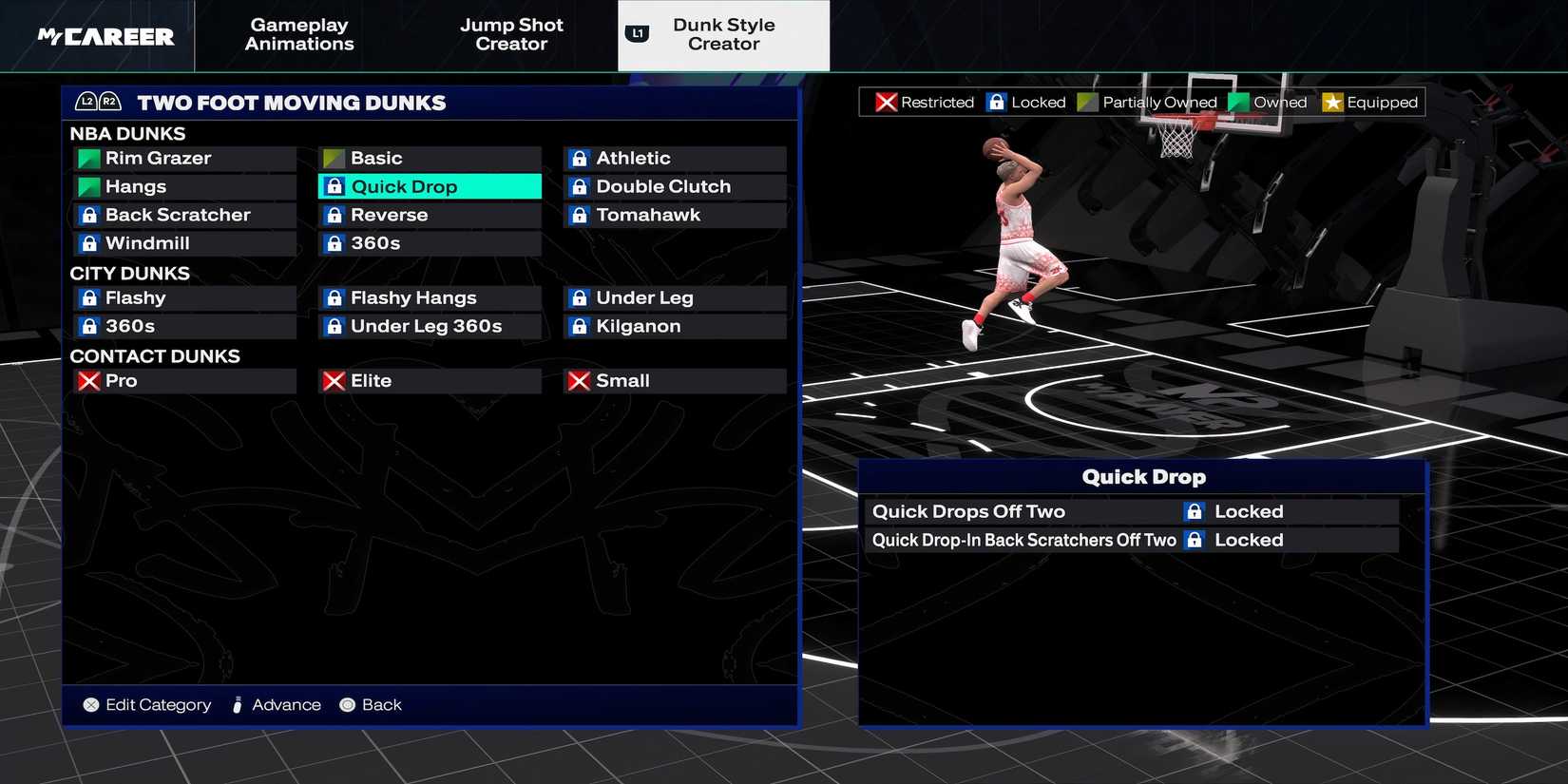Click the star Equipped icon in the legend

tap(1333, 102)
